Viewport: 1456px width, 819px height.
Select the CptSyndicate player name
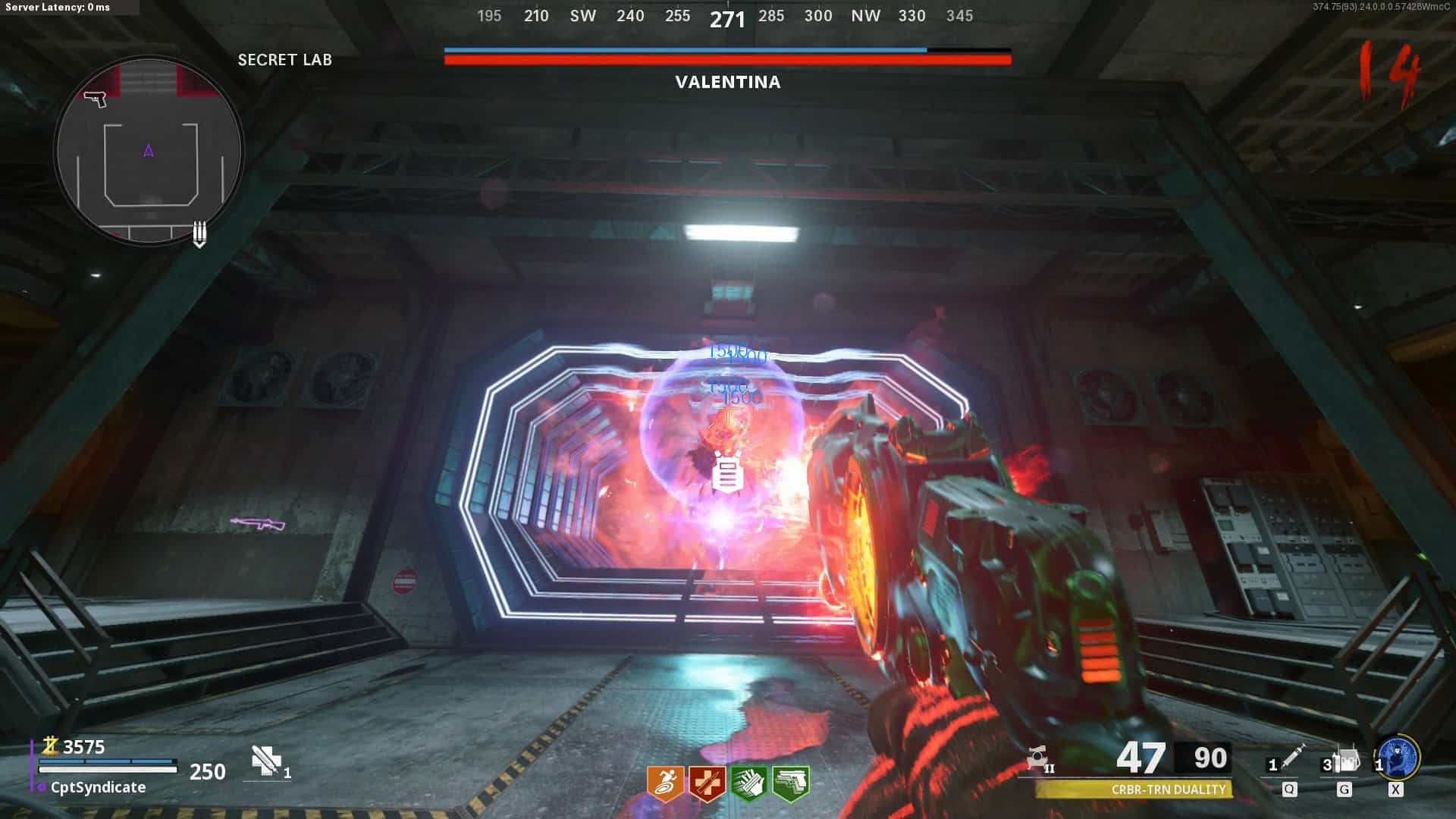(x=98, y=787)
